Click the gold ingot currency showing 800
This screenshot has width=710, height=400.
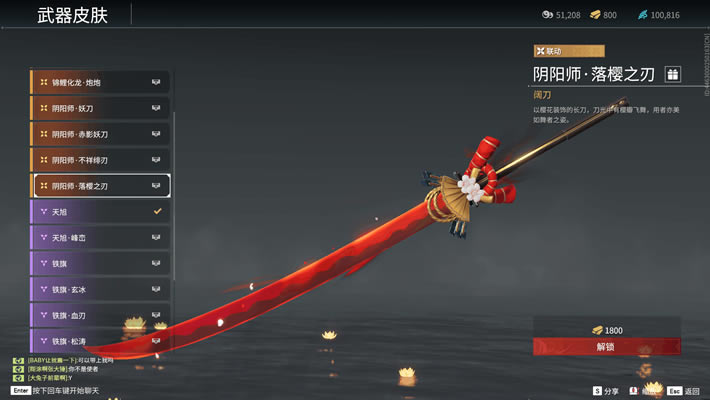603,15
